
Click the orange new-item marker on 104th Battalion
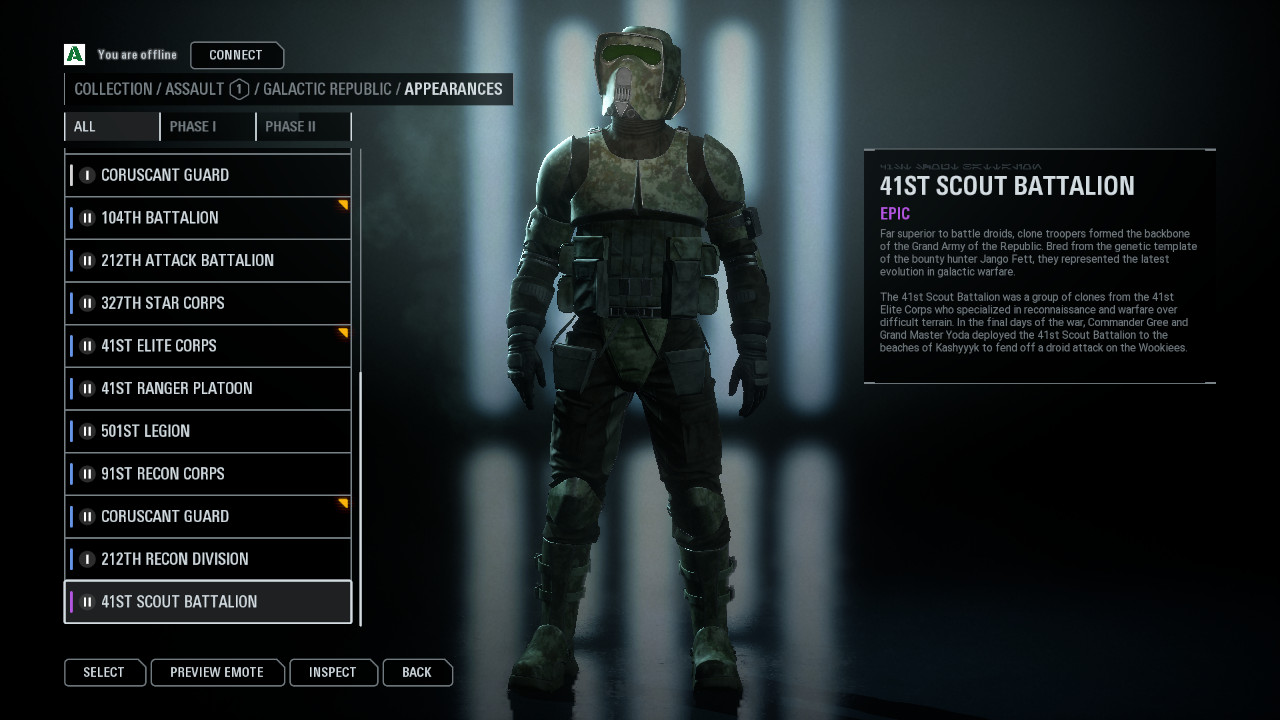(345, 204)
